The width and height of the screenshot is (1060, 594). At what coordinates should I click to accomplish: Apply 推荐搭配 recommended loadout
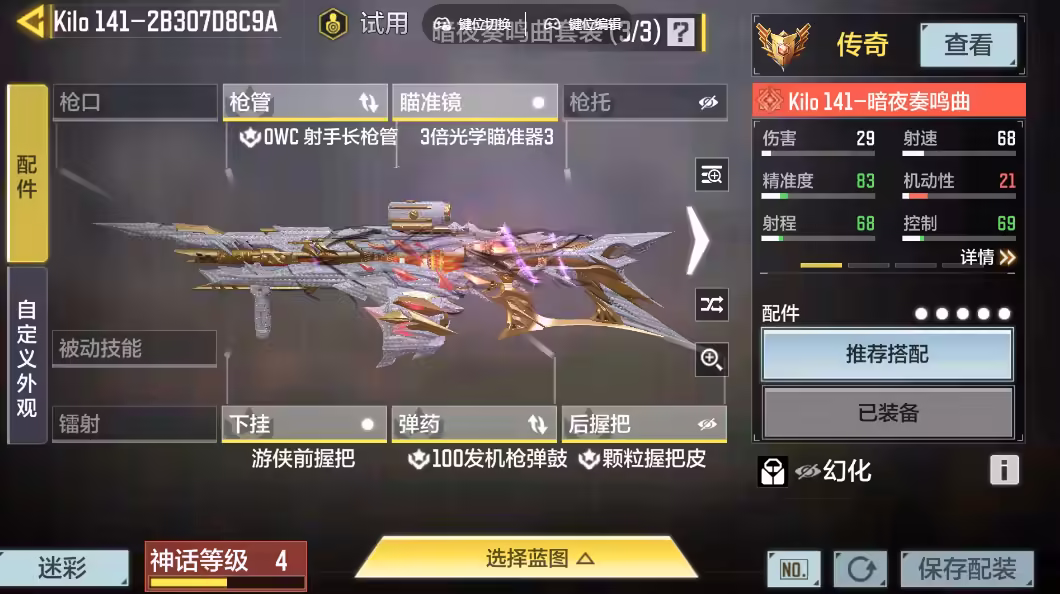click(887, 354)
